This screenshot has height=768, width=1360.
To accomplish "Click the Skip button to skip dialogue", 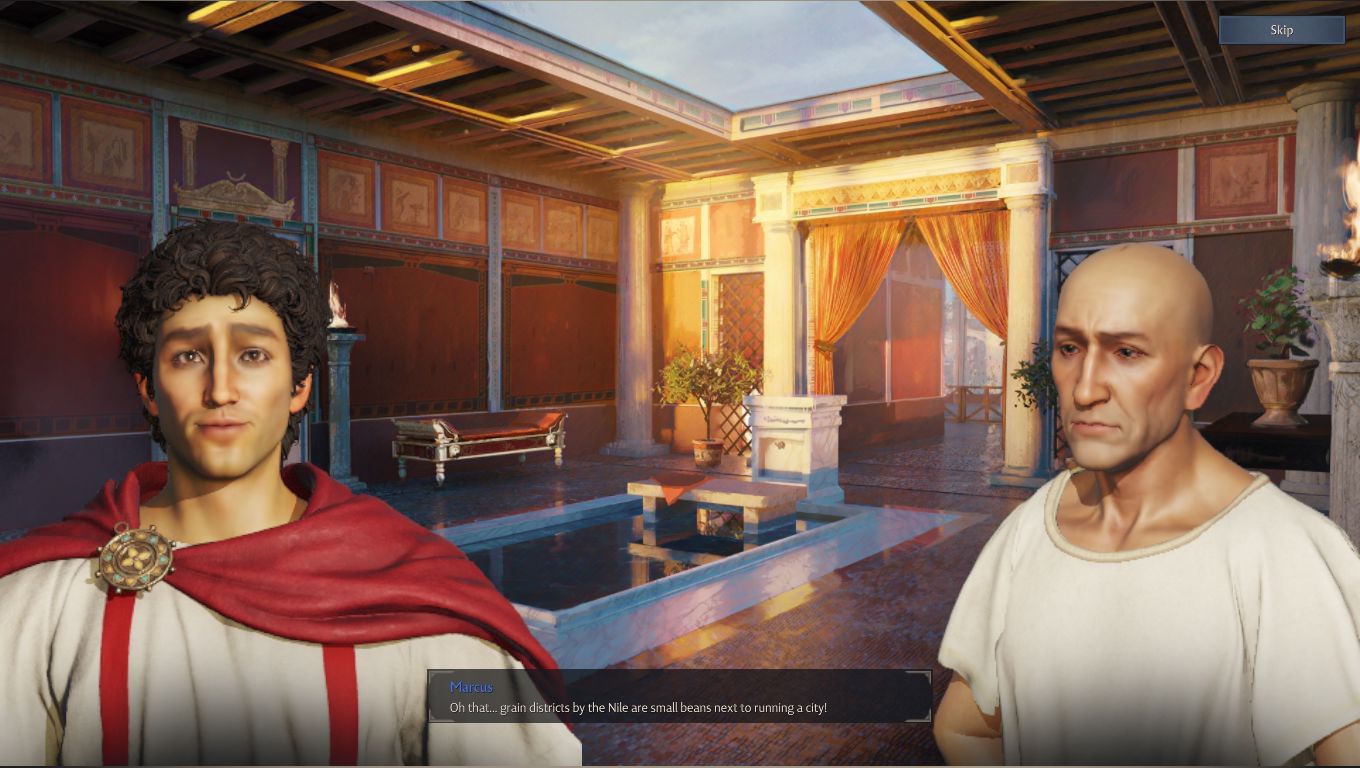I will (x=1281, y=30).
